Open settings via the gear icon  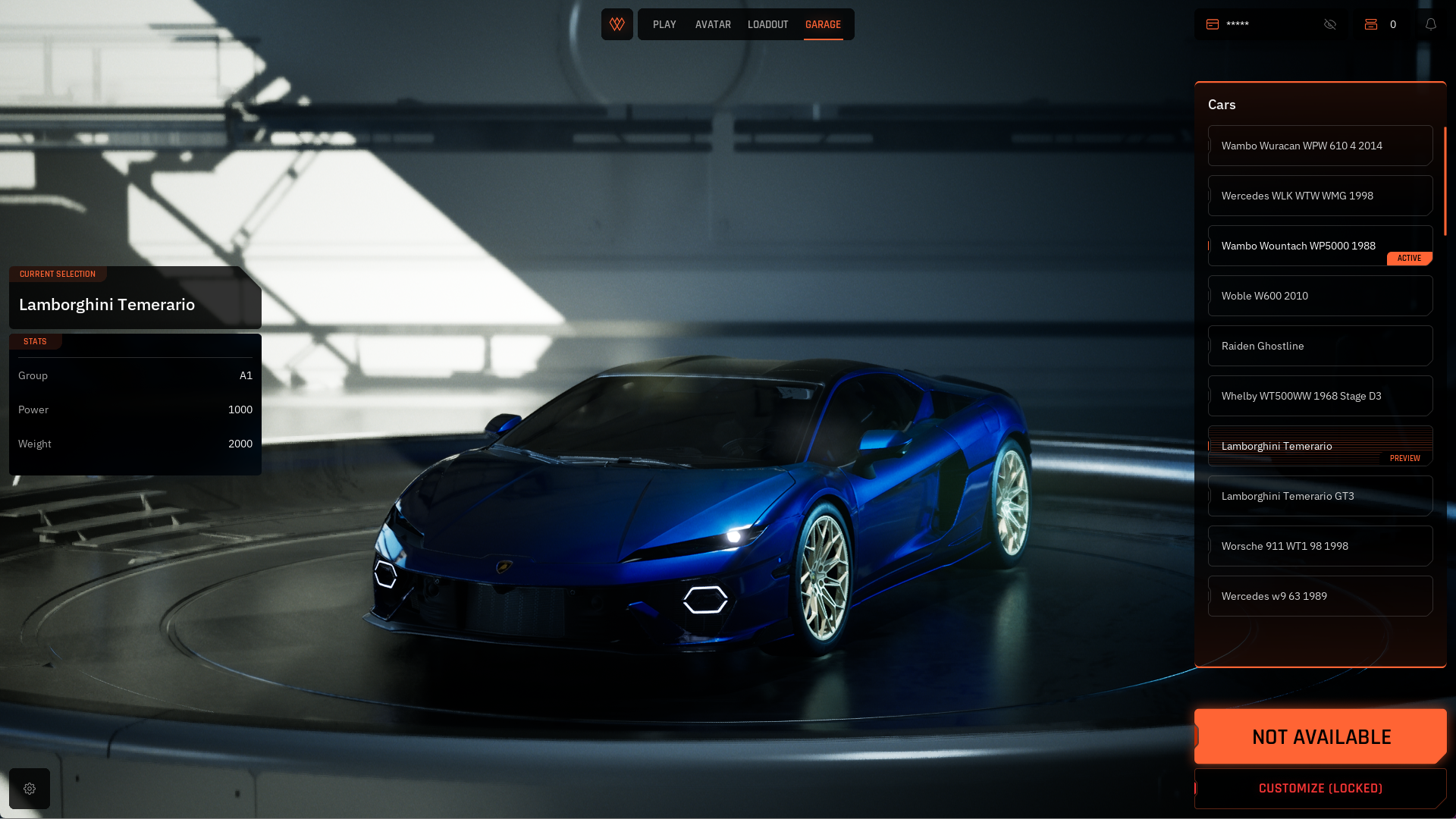pos(30,789)
